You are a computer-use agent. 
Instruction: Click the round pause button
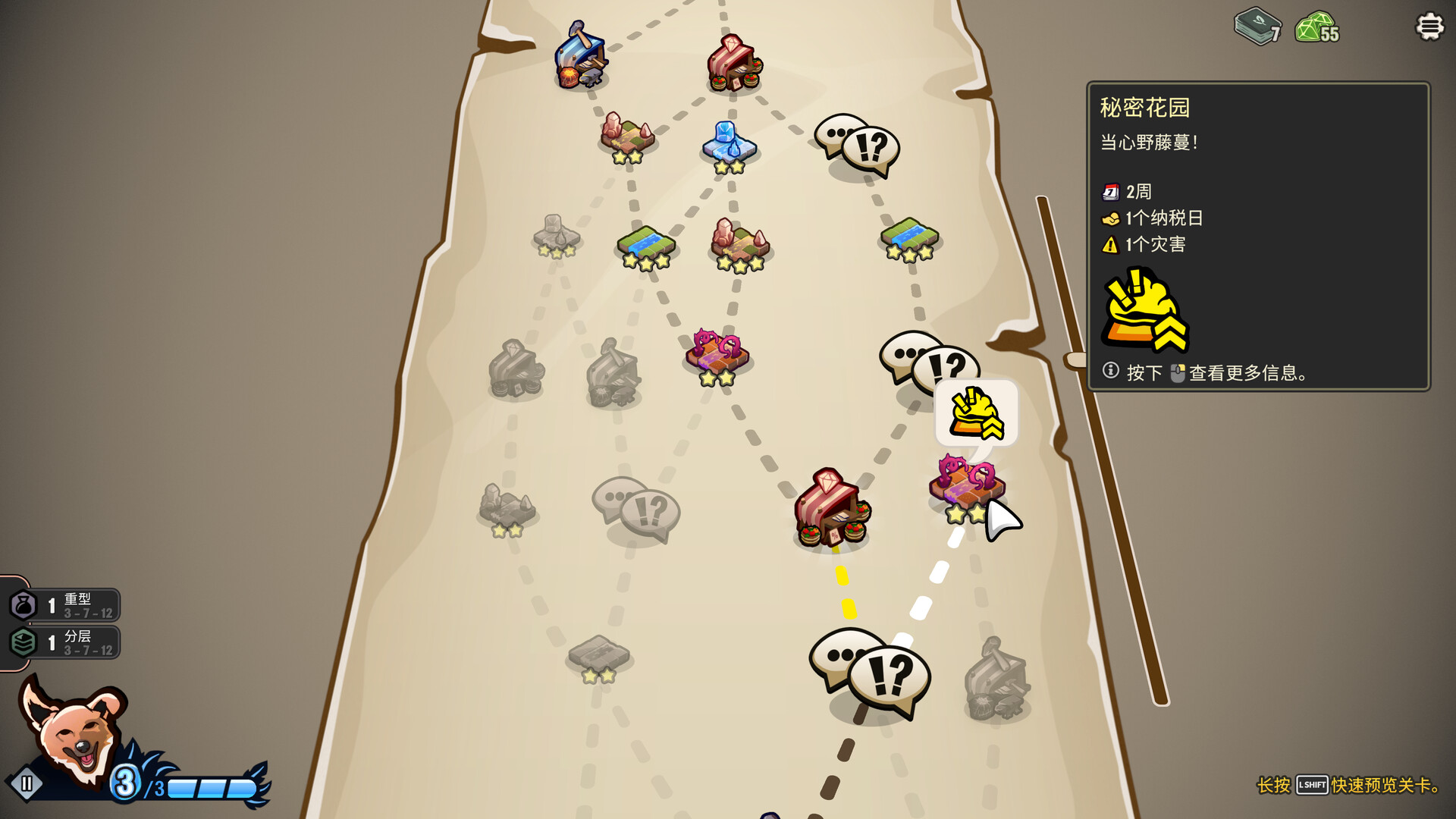click(x=27, y=783)
